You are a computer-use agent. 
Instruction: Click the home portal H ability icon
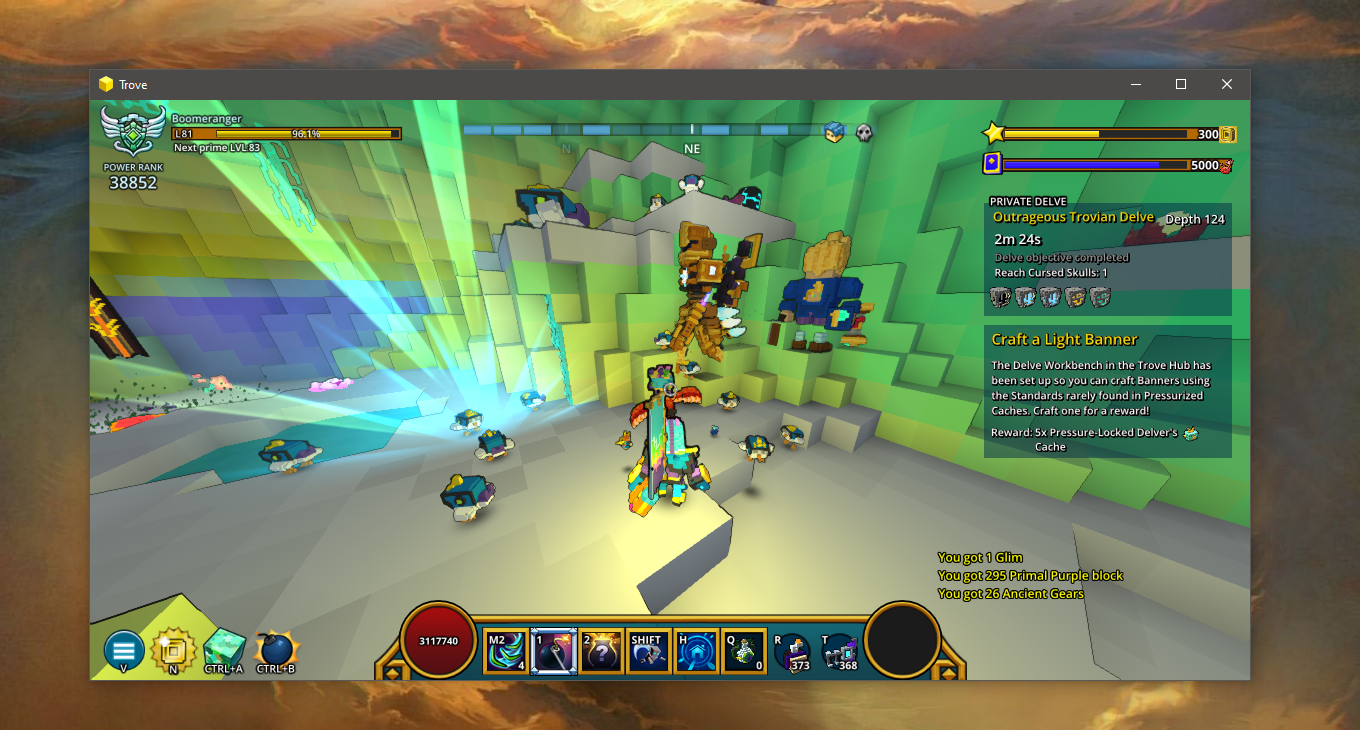(x=696, y=650)
